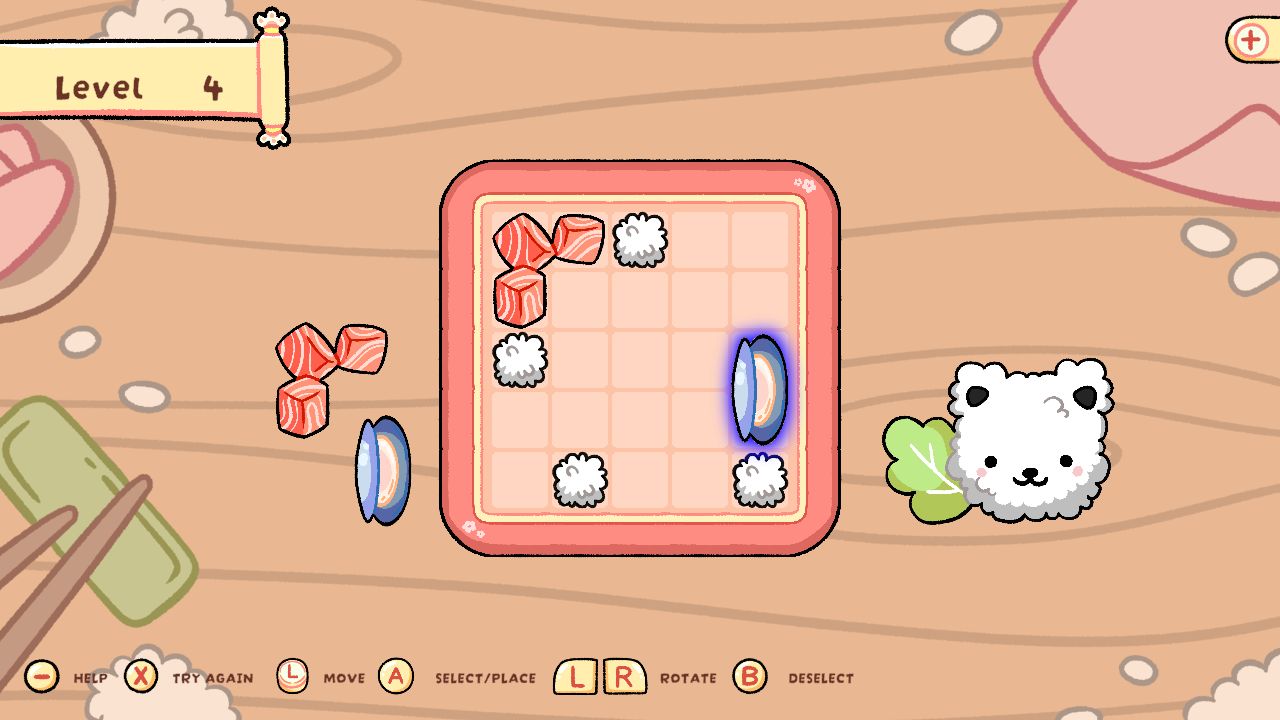The width and height of the screenshot is (1280, 720).
Task: Click the rice ball in the board's top row
Action: [638, 240]
